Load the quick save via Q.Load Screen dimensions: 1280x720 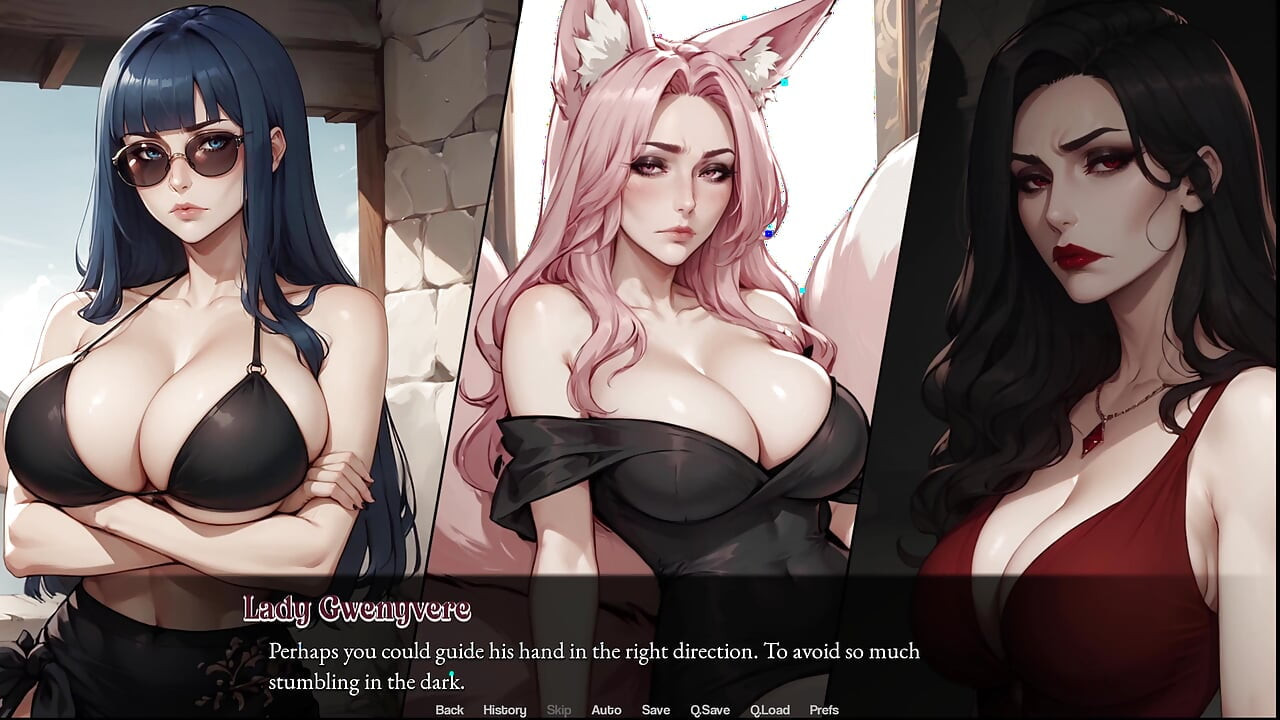(771, 709)
